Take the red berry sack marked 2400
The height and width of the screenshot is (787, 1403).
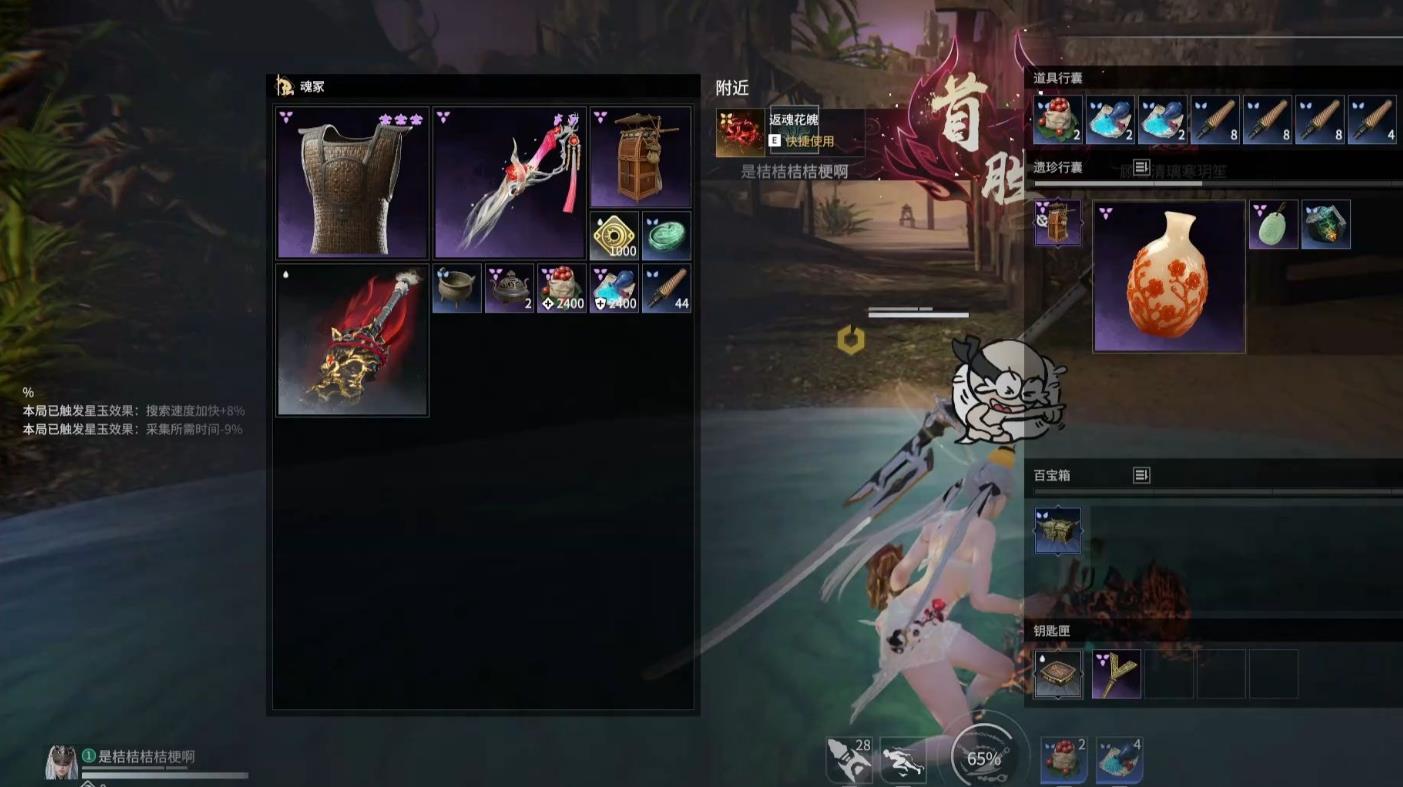tap(561, 288)
